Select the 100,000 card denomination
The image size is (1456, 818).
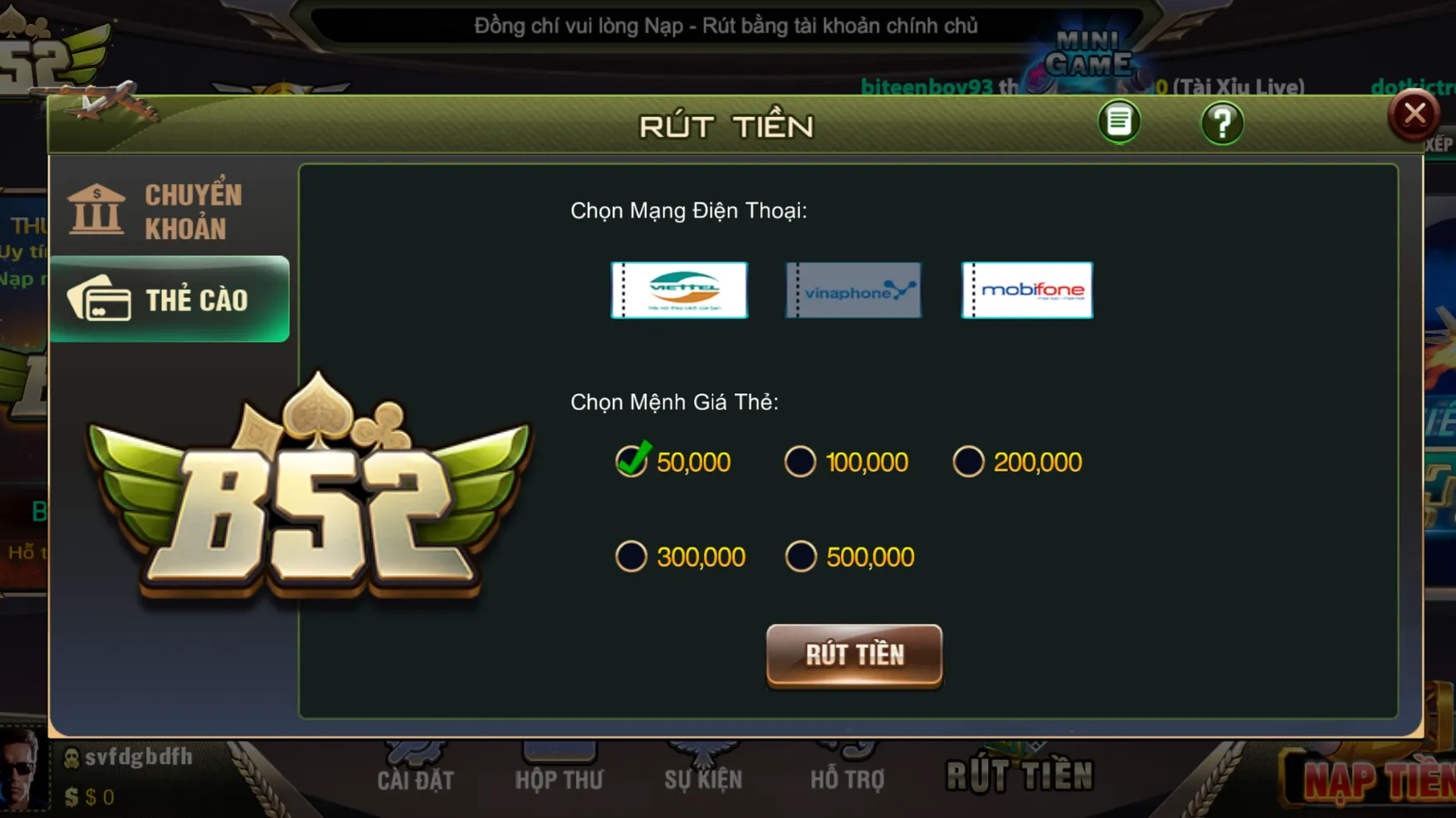click(800, 461)
